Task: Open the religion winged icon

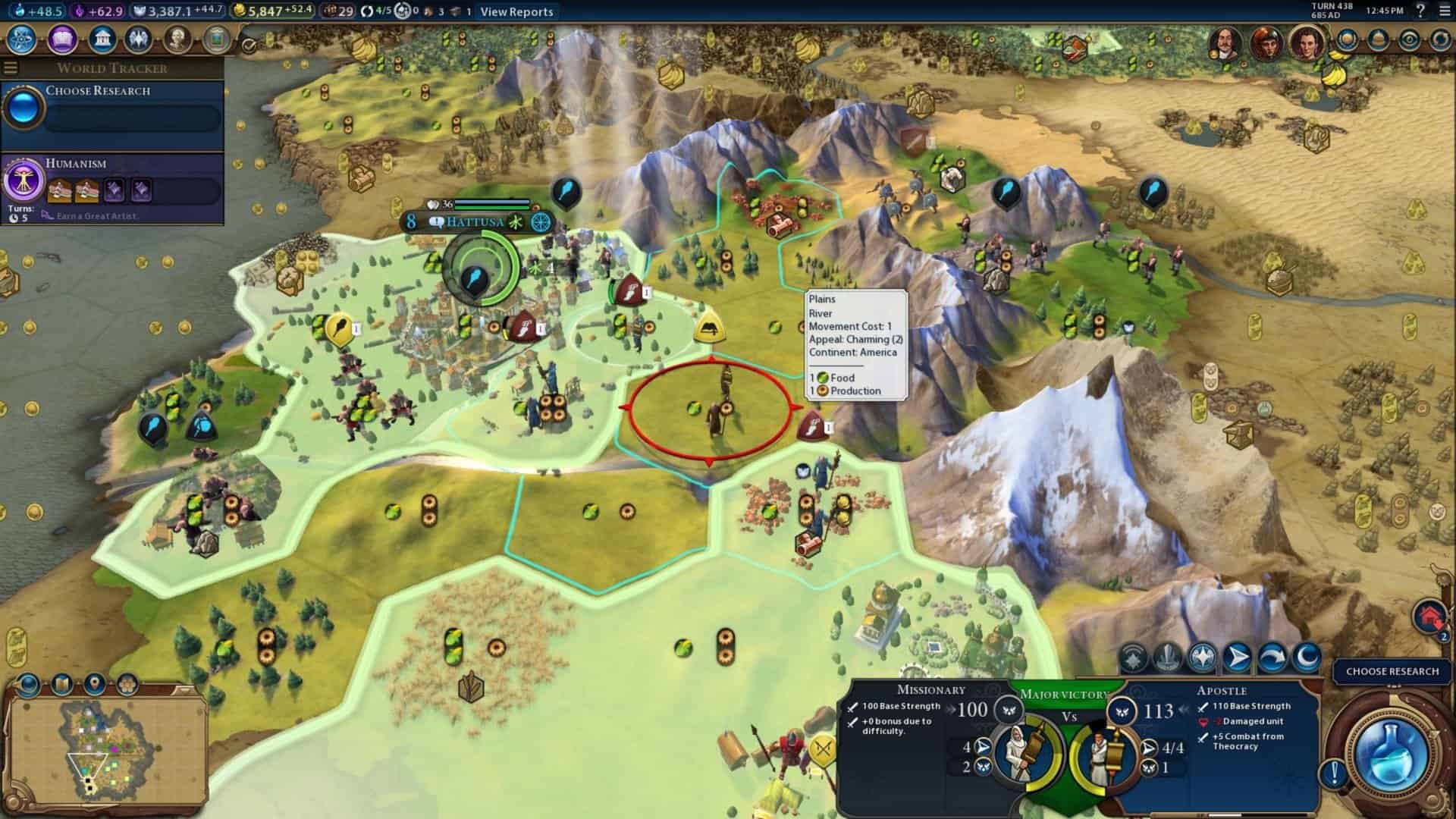Action: pyautogui.click(x=139, y=39)
